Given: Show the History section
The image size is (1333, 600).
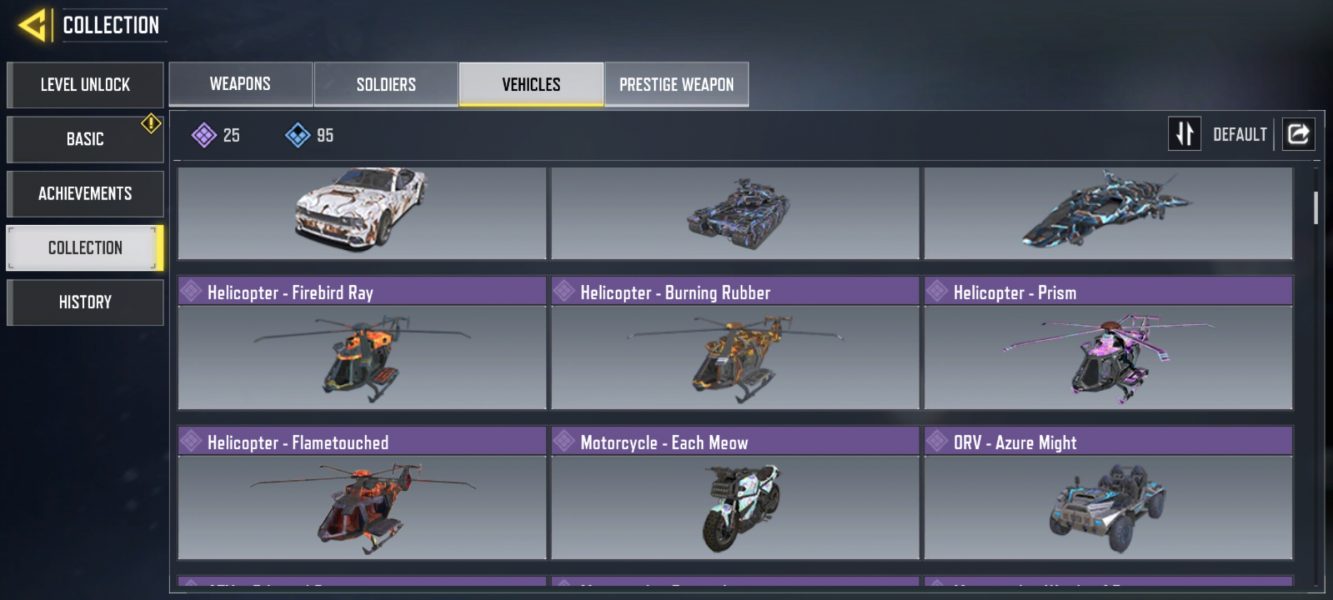Looking at the screenshot, I should pos(85,302).
